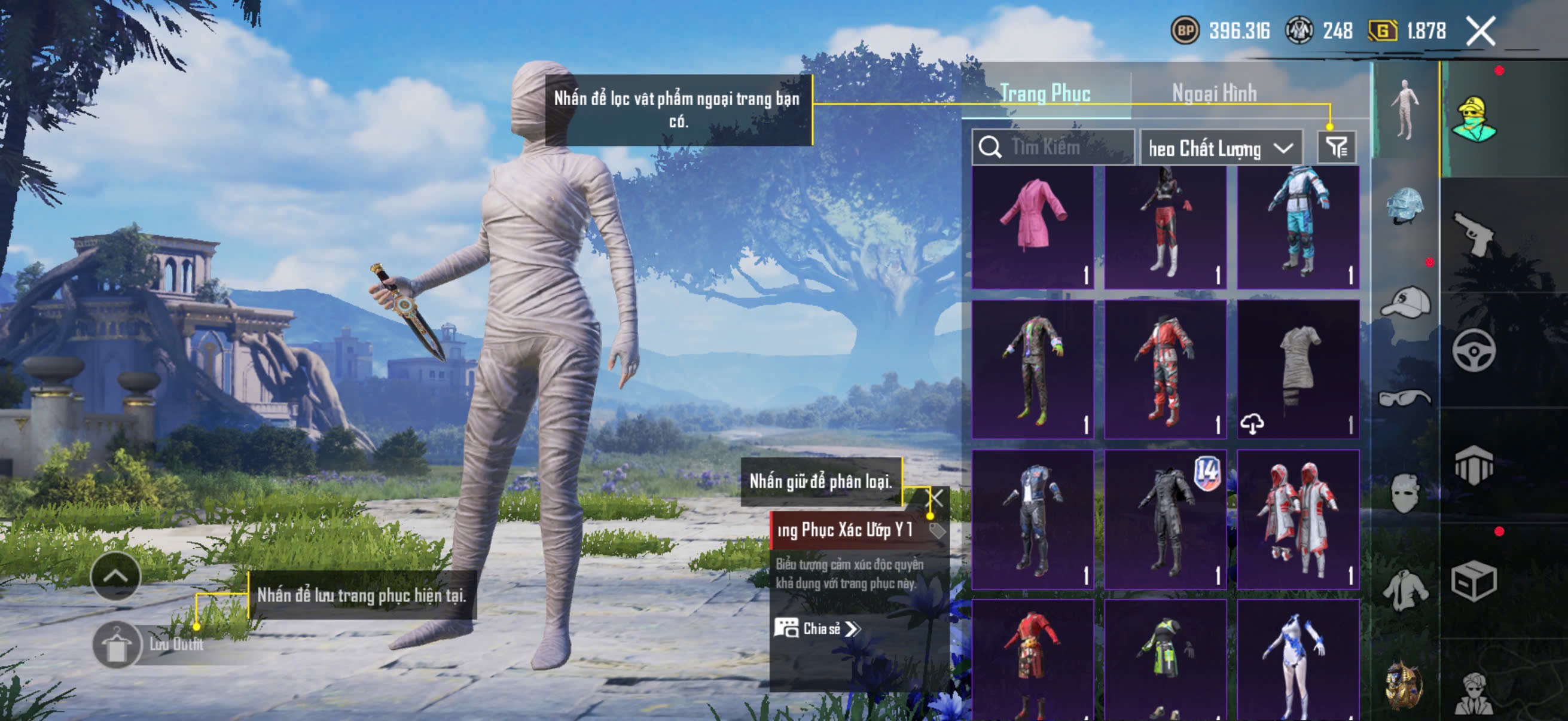Open the Theo Chất Lượng sort dropdown
The image size is (1568, 721).
[x=1220, y=148]
